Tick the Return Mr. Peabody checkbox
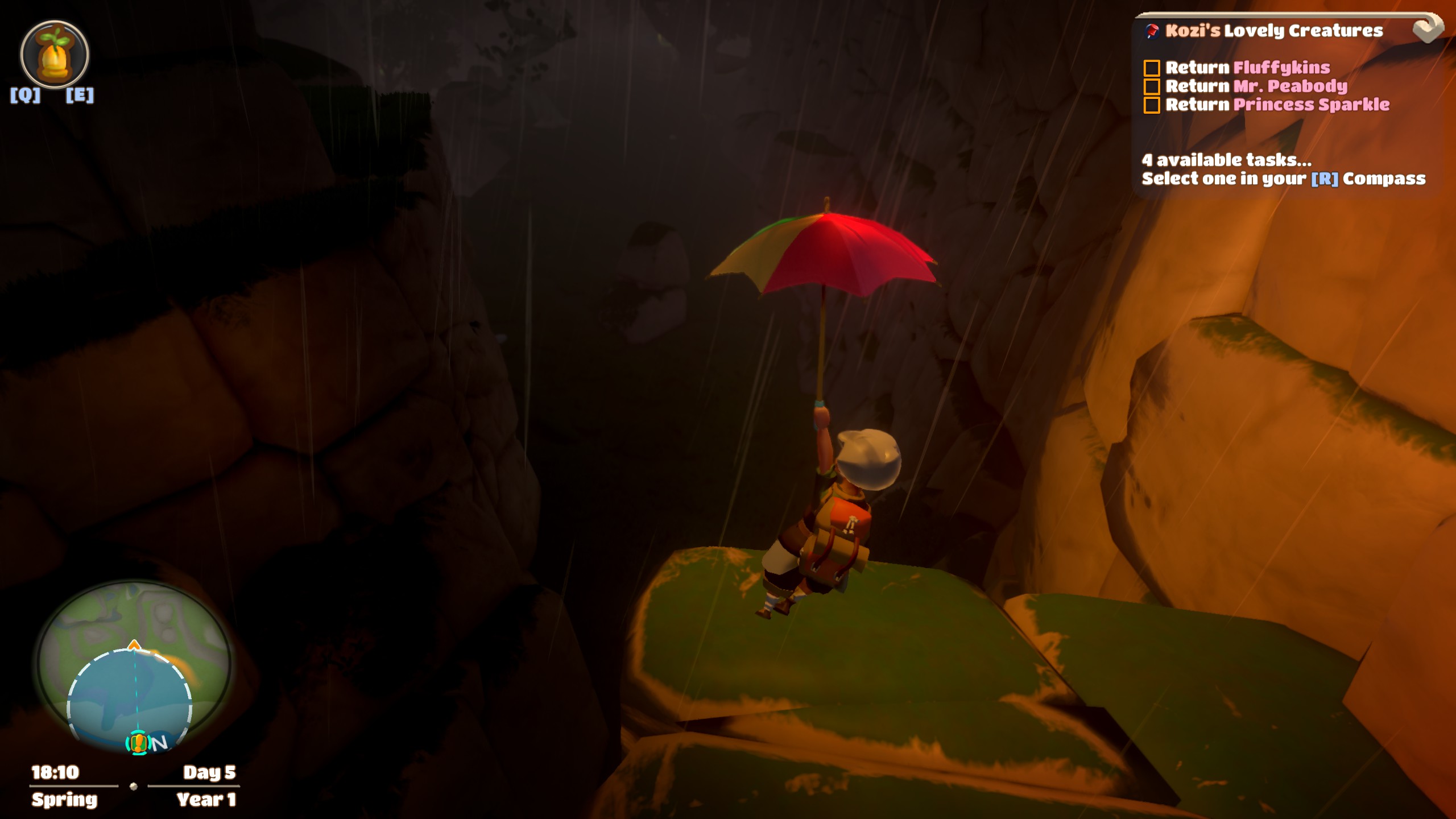The image size is (1456, 819). coord(1152,86)
